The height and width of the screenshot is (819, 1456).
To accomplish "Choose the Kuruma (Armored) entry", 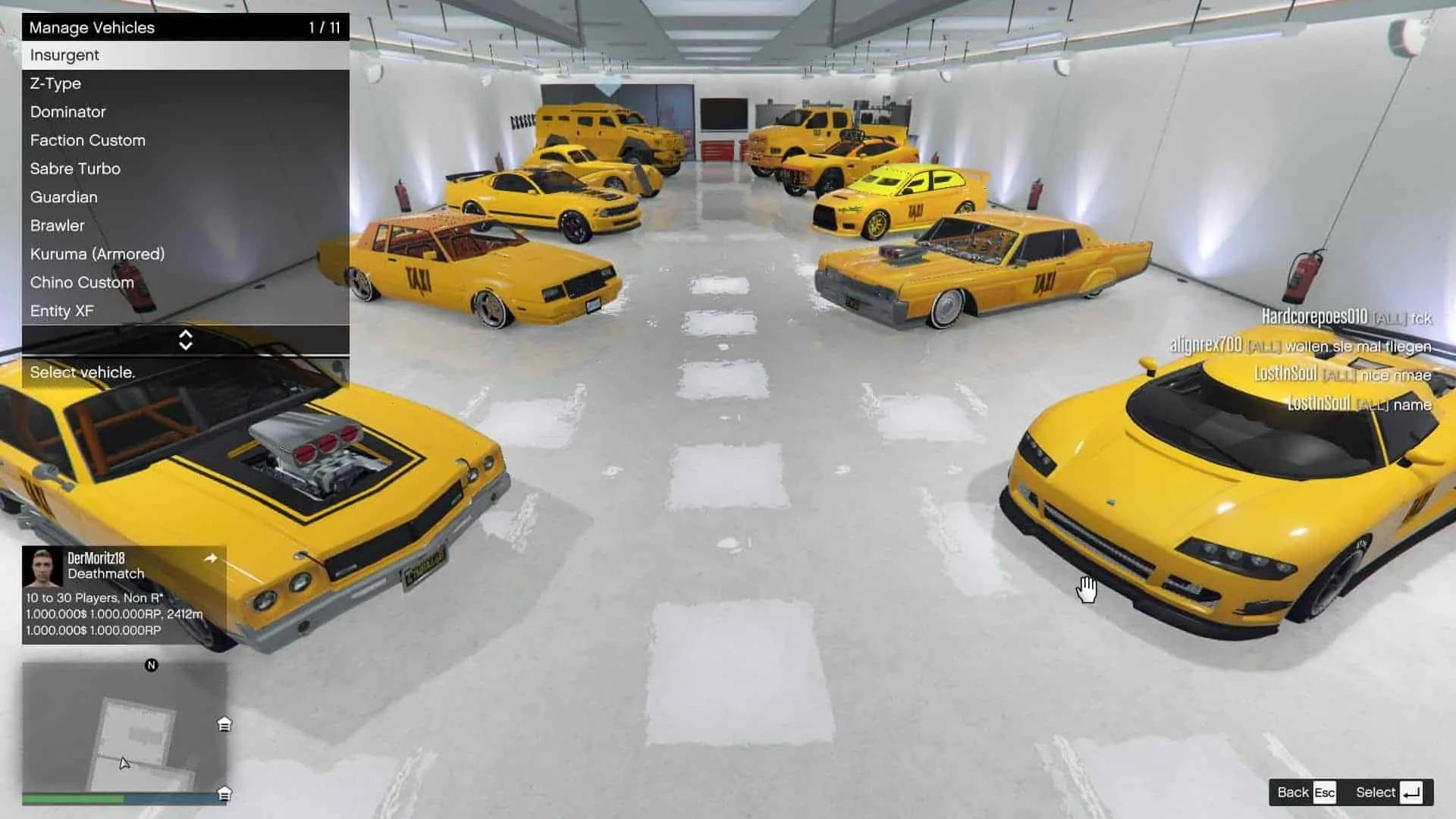I will (x=185, y=254).
